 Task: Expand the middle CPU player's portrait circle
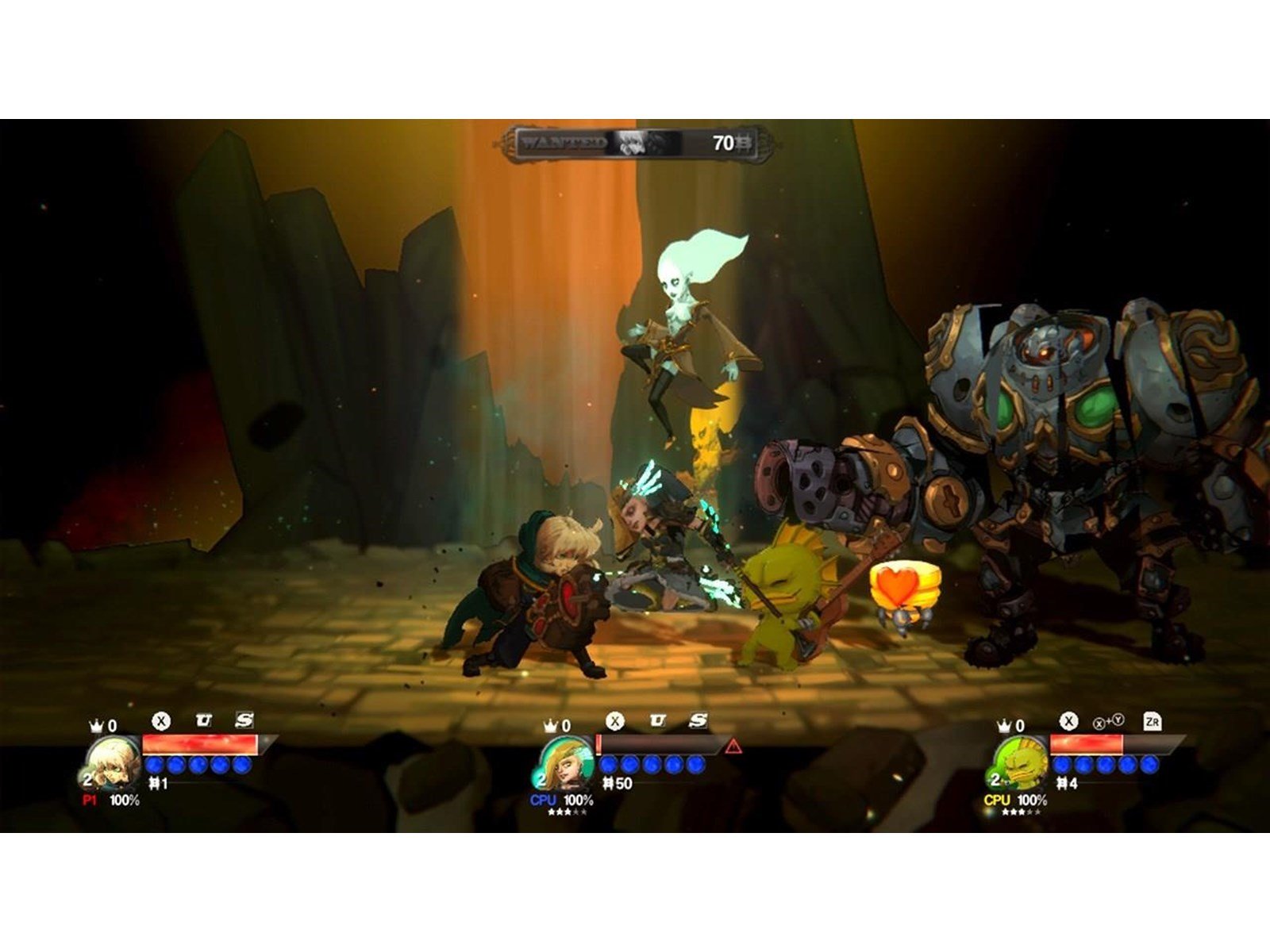coord(566,763)
